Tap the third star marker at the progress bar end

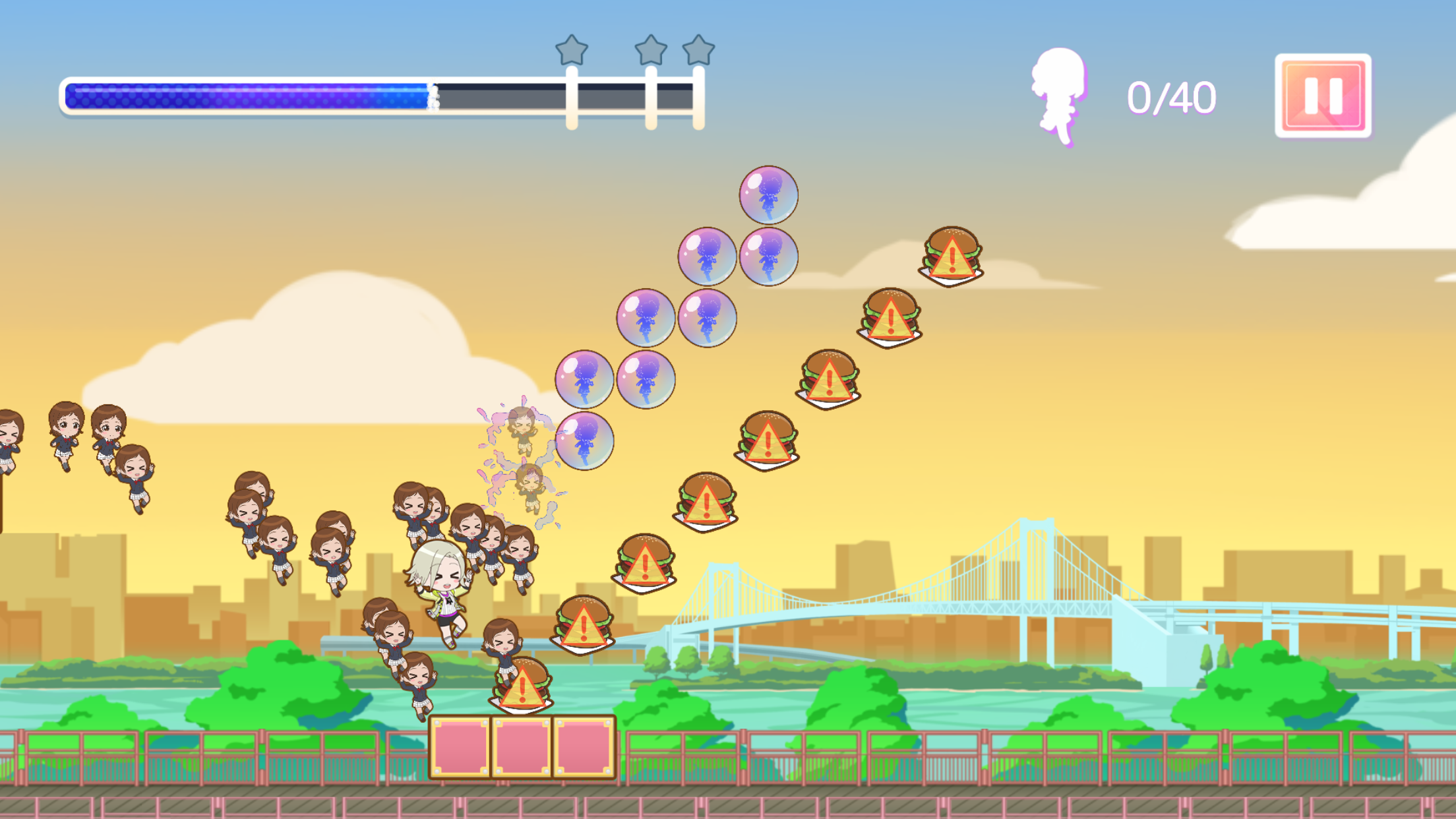(x=697, y=49)
